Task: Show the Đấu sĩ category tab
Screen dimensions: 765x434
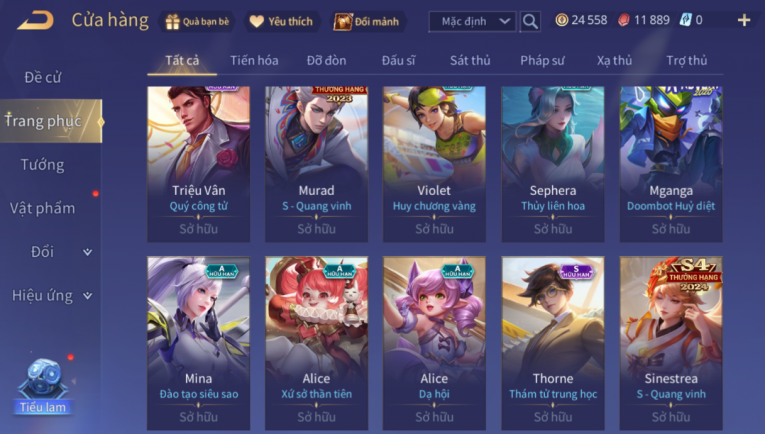Action: [x=398, y=61]
